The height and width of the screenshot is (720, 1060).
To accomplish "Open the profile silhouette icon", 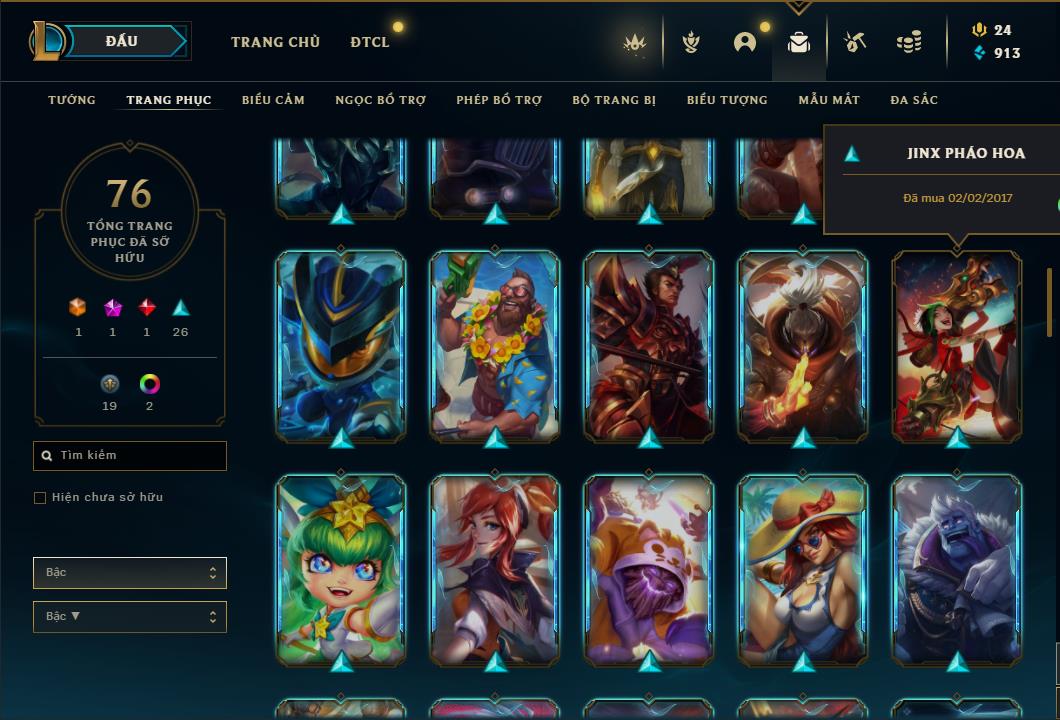I will pos(744,42).
